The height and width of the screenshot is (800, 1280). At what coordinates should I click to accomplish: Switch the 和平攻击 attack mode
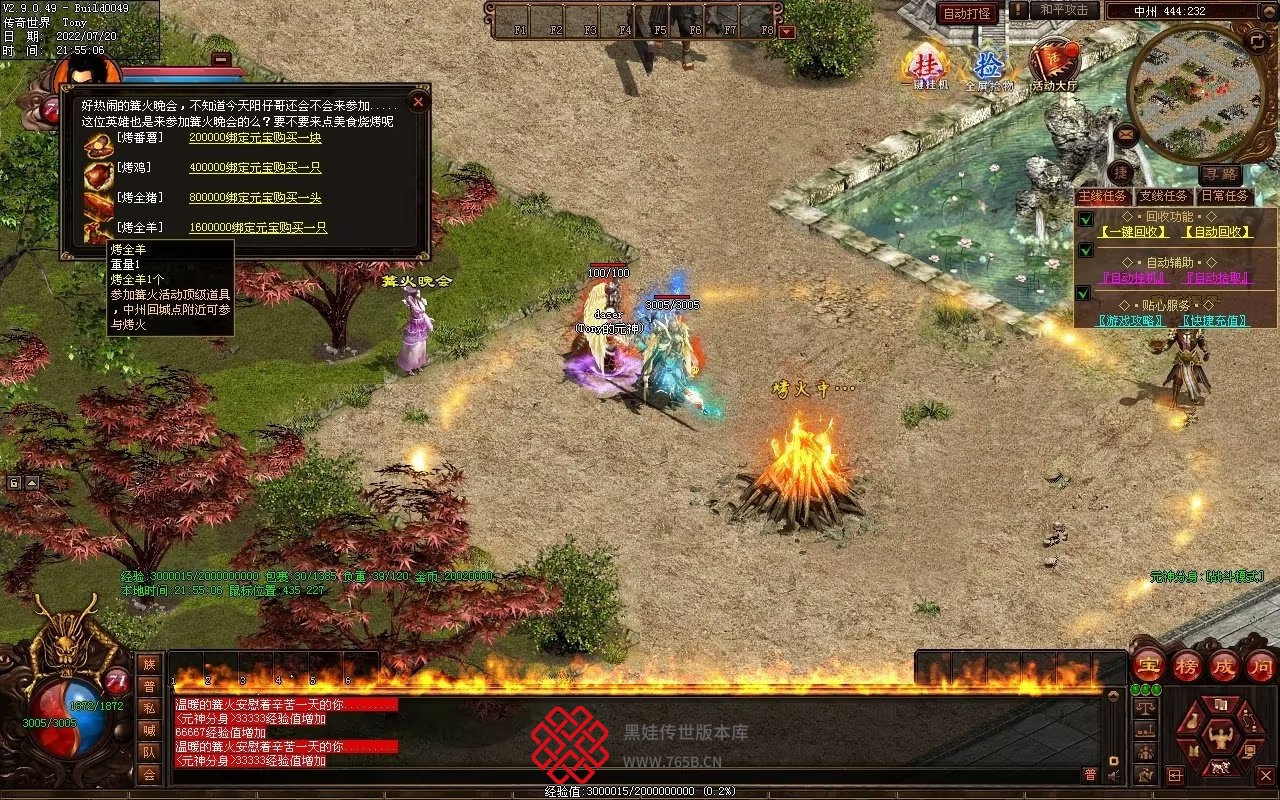pos(1063,11)
